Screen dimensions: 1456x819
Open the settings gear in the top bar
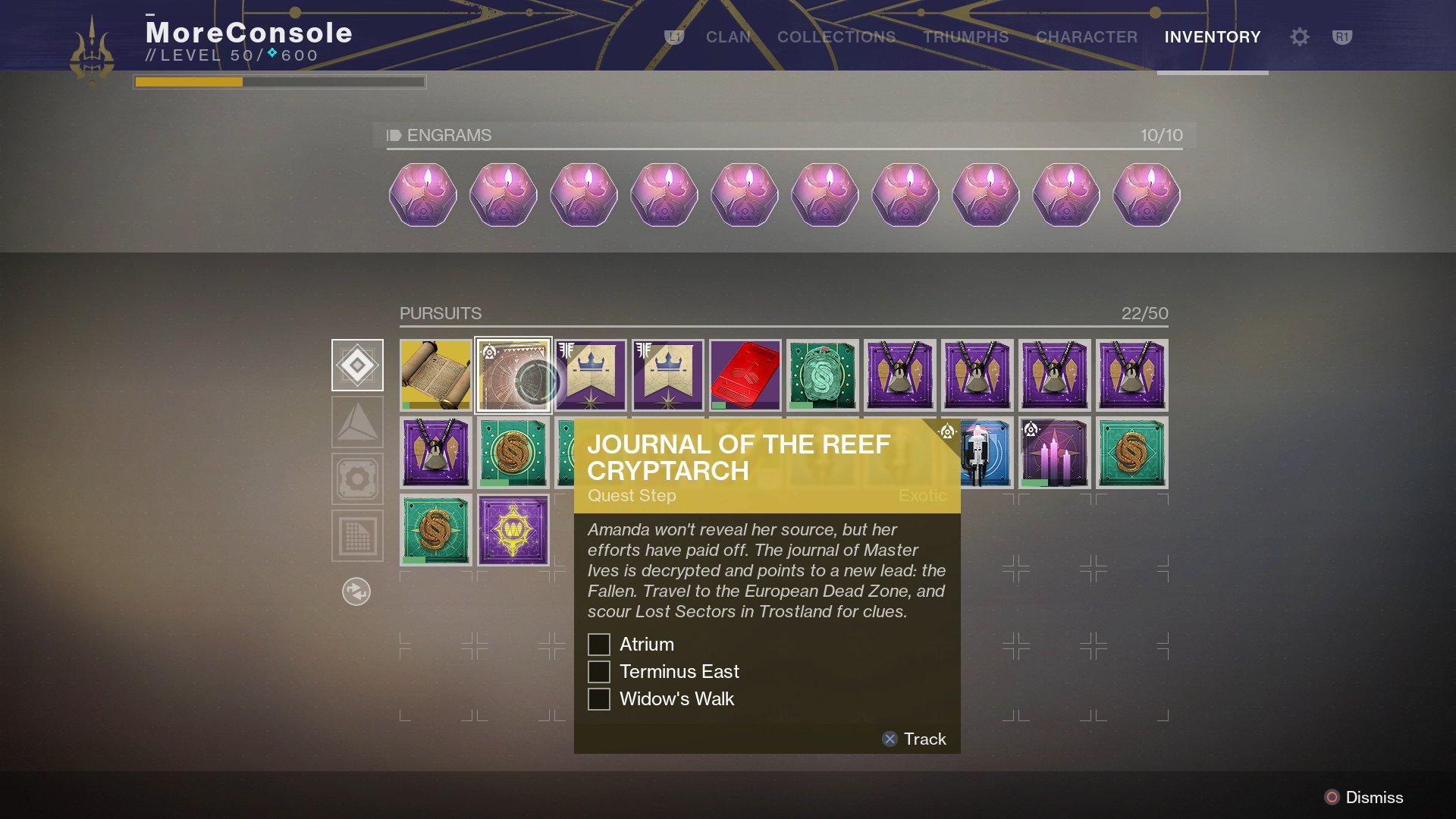[x=1299, y=36]
